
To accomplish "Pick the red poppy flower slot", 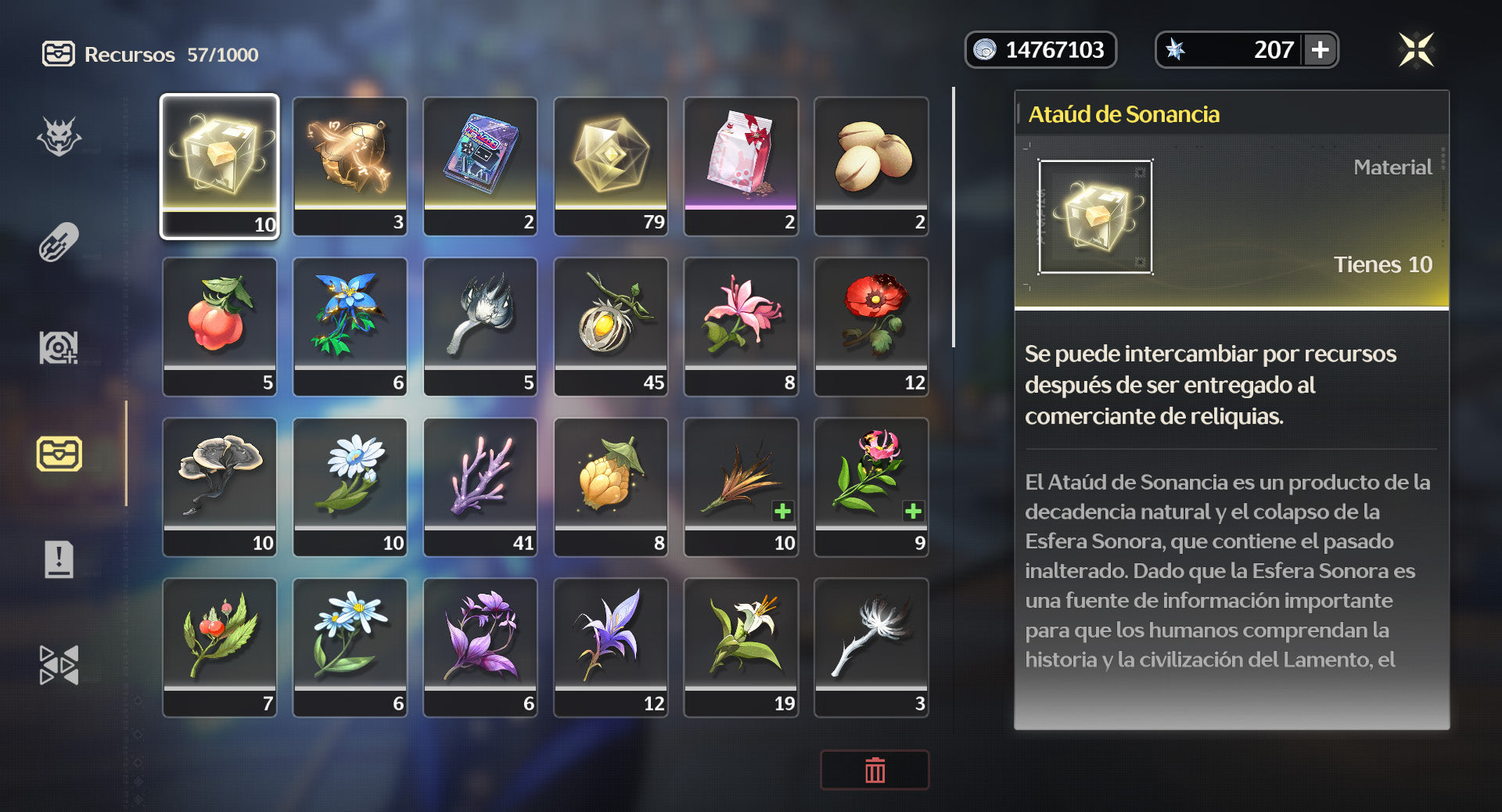I will (x=871, y=326).
